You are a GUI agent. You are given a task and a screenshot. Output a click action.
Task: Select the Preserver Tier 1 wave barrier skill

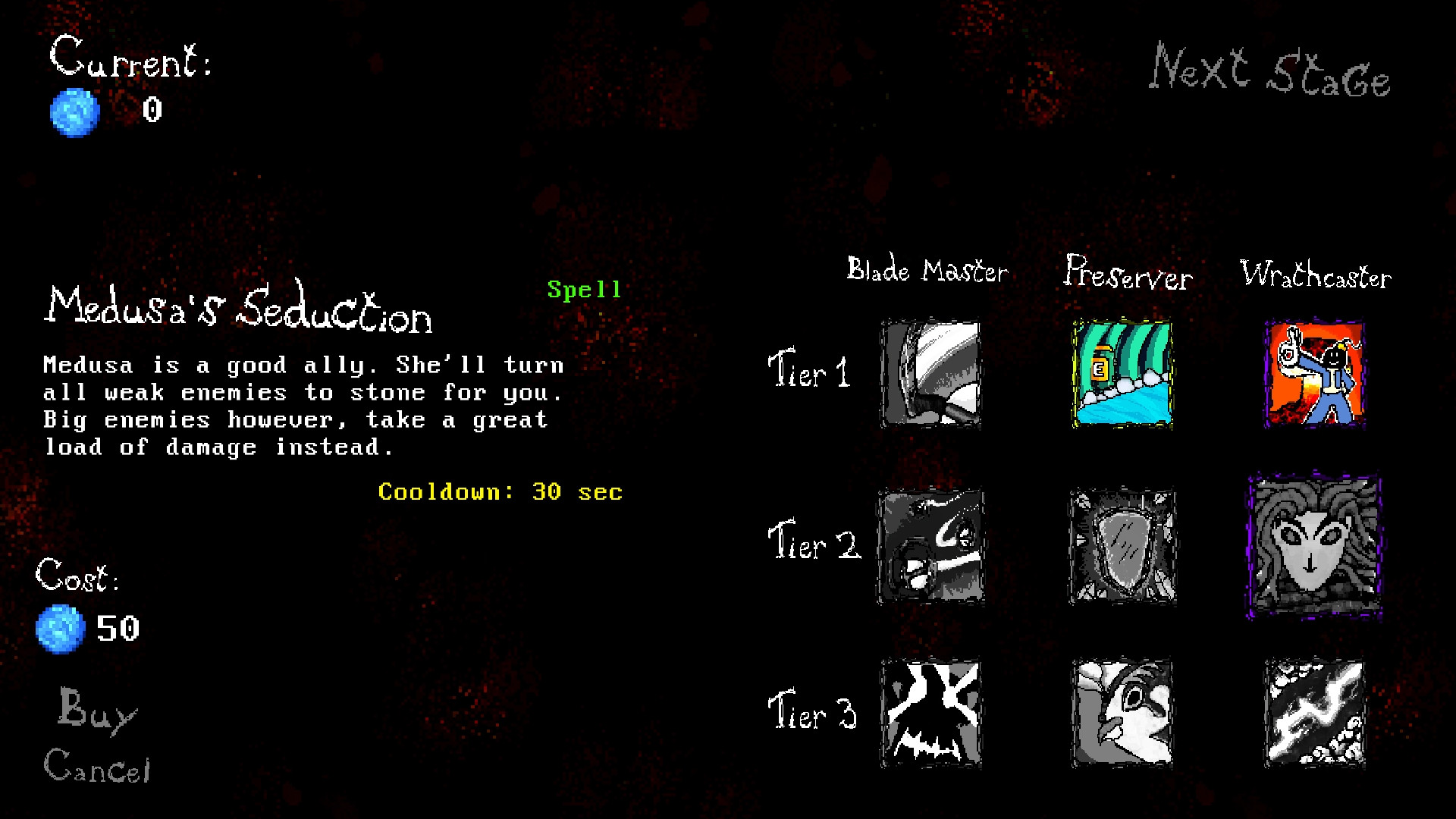[1121, 373]
